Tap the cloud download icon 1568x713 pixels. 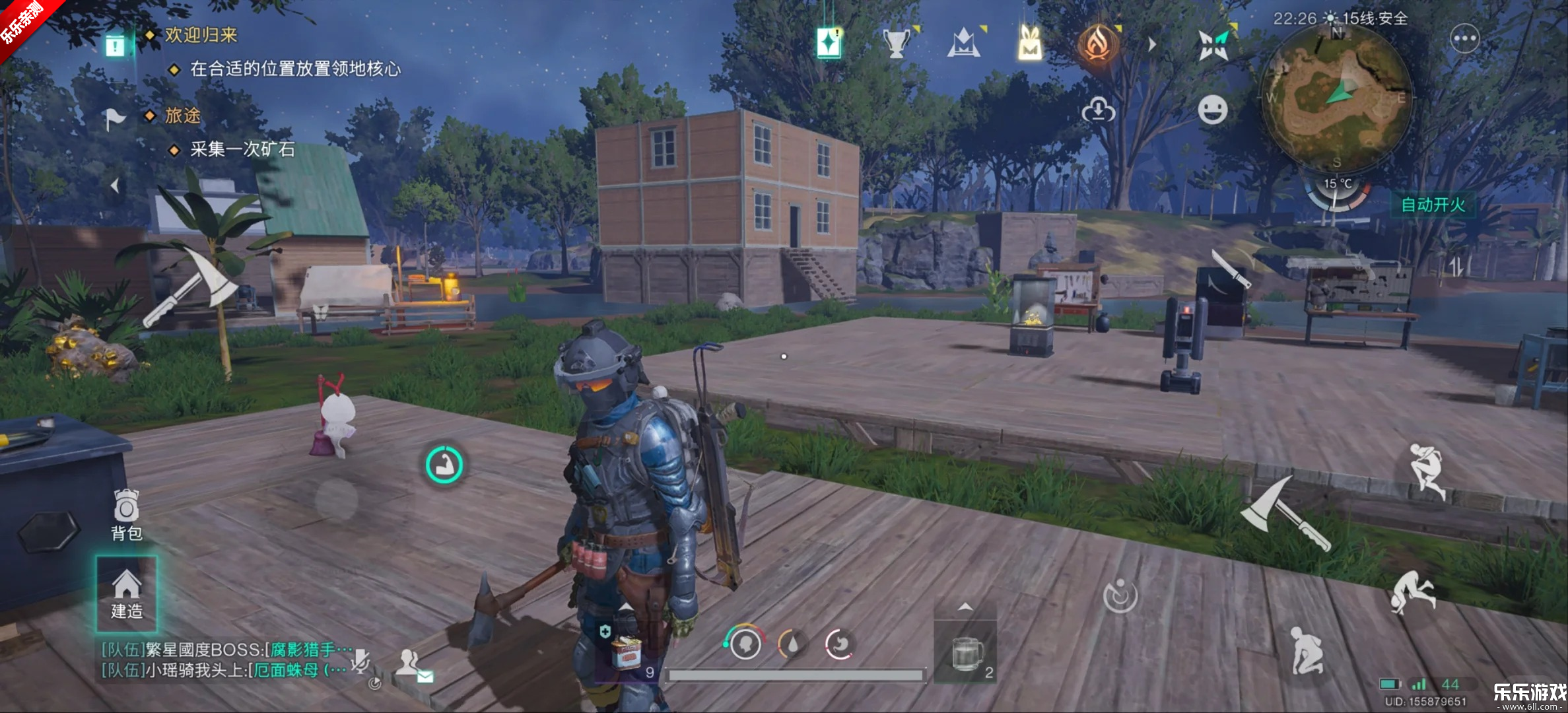[1098, 110]
